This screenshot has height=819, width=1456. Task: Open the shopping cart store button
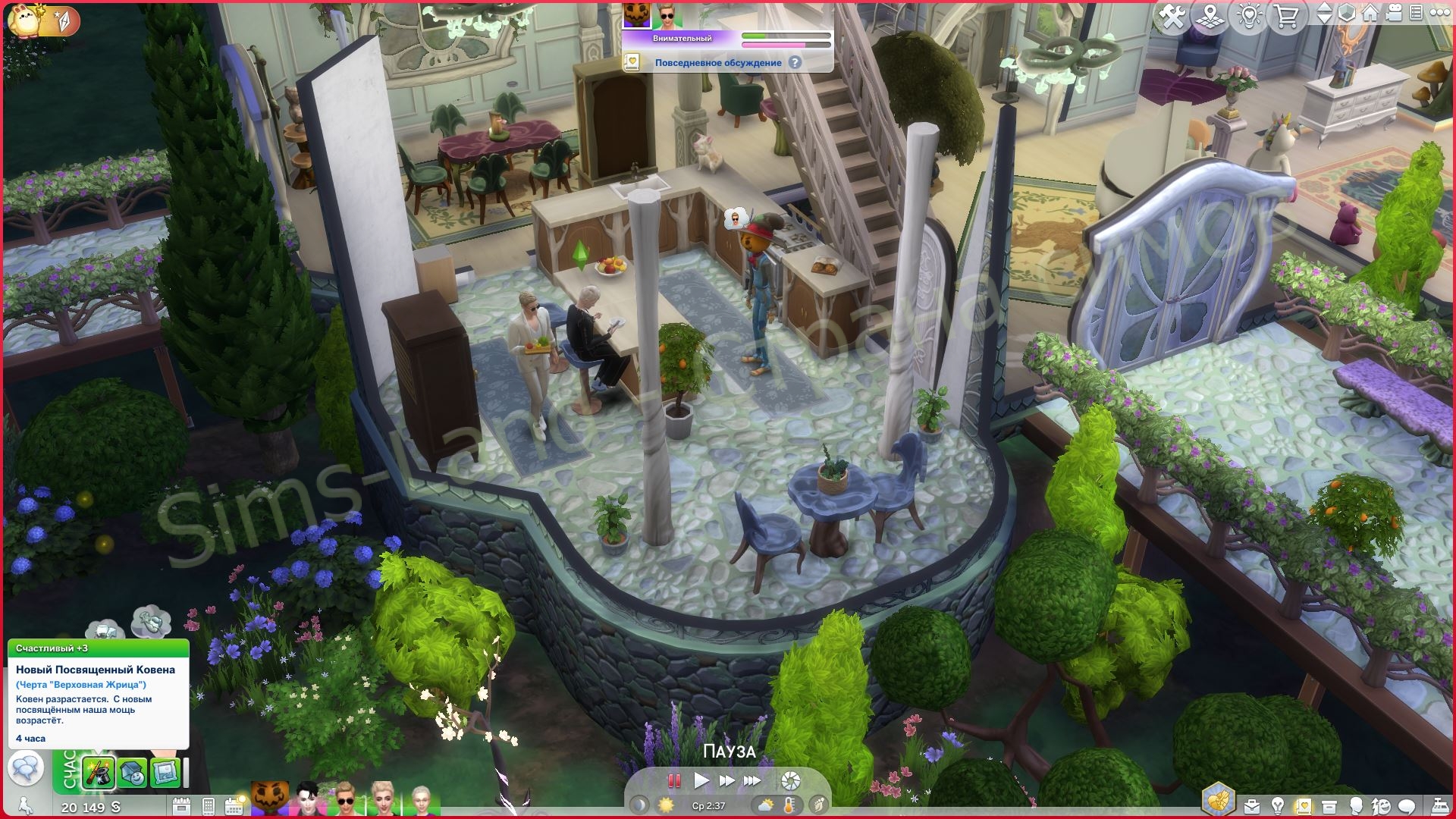click(x=1287, y=16)
